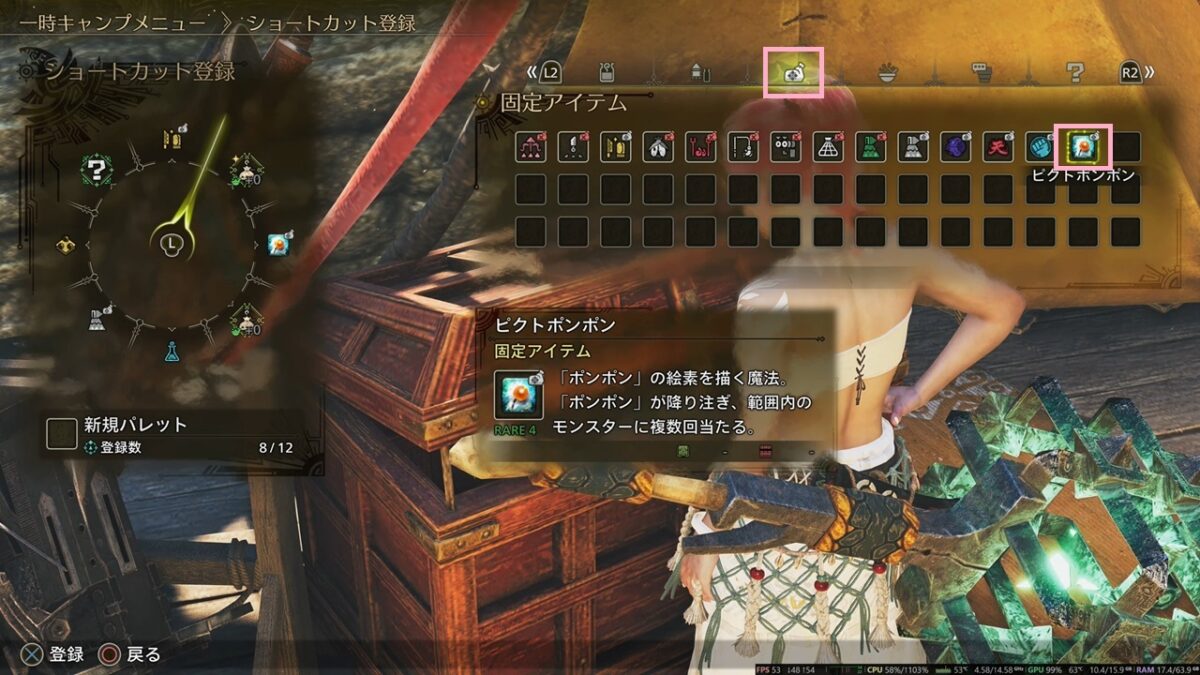Switch to the highlighted fixed items category tab
Screen dimensions: 1200x675
793,72
